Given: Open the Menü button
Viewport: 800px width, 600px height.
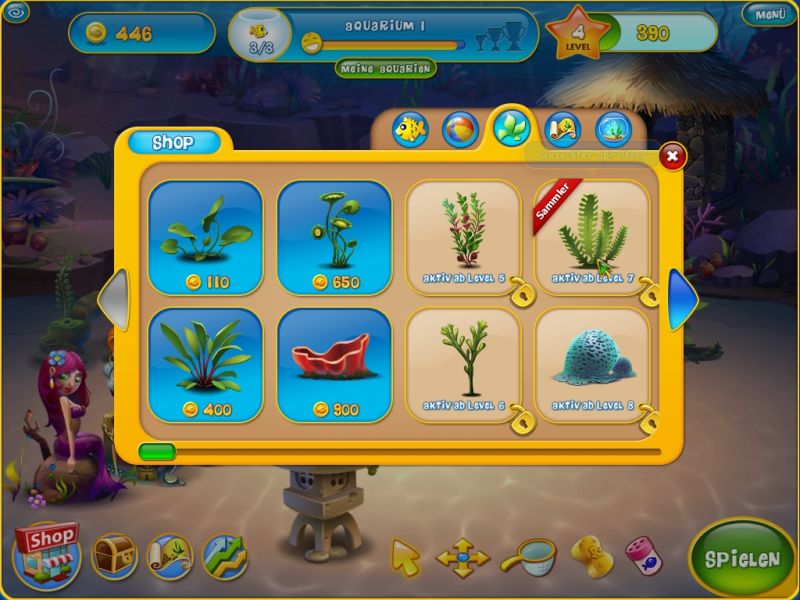Looking at the screenshot, I should coord(770,14).
